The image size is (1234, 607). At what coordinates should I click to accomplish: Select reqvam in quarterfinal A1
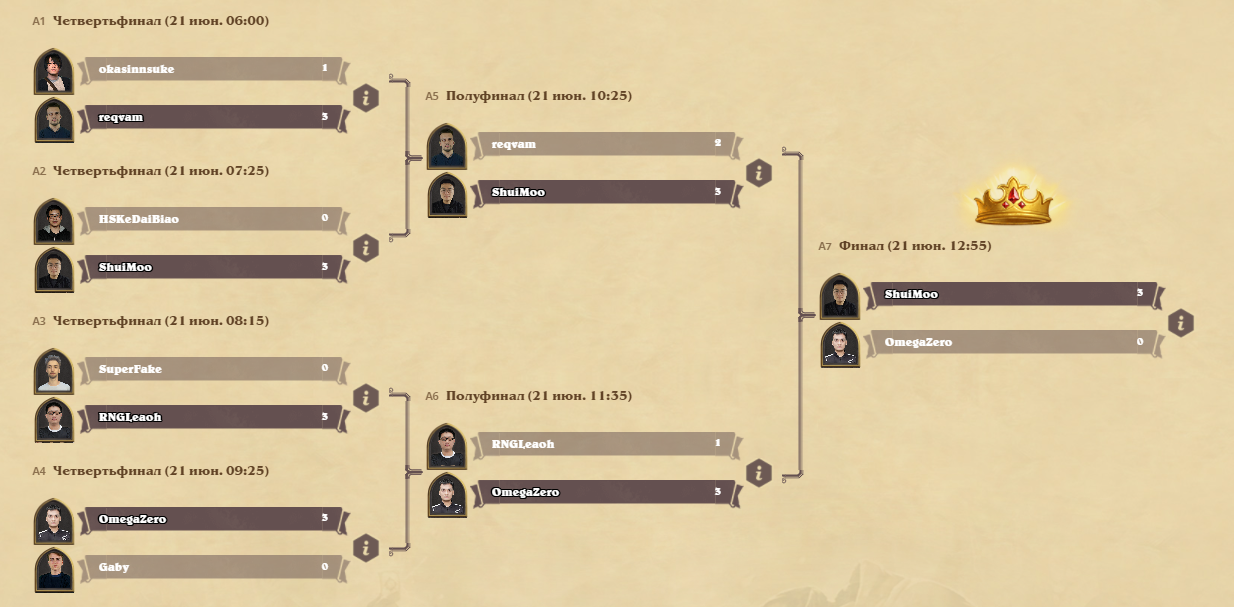point(210,117)
